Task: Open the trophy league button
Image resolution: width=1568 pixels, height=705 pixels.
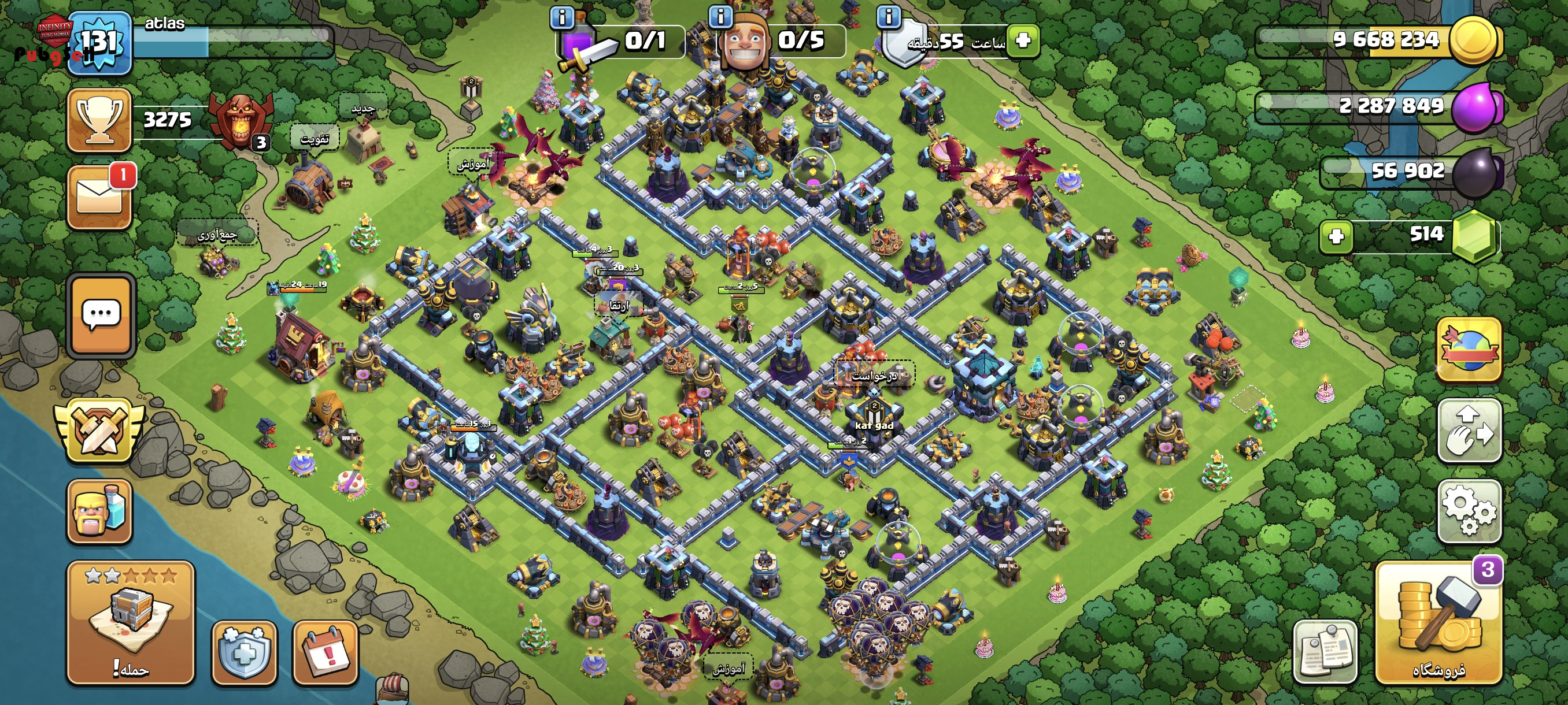Action: pos(99,120)
